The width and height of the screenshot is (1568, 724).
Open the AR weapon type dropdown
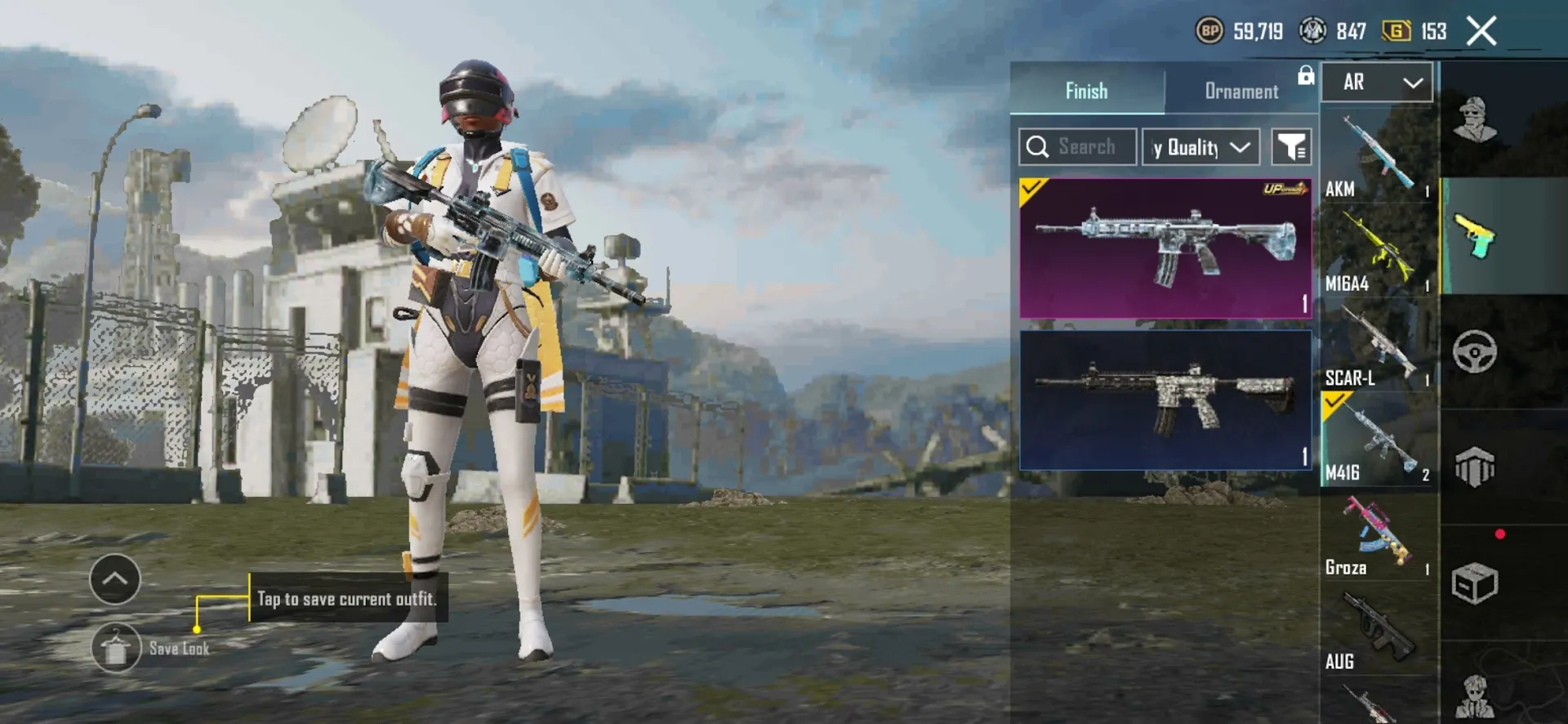(x=1377, y=82)
